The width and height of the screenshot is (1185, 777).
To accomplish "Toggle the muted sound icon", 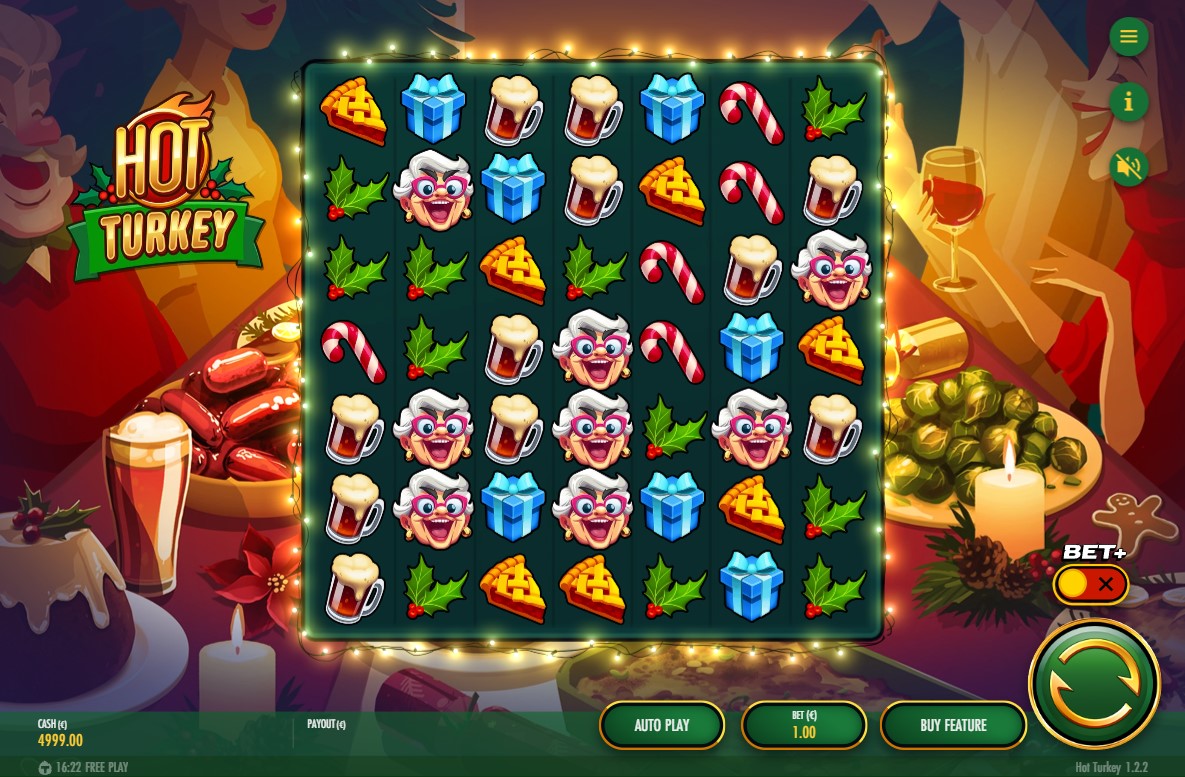I will 1129,167.
